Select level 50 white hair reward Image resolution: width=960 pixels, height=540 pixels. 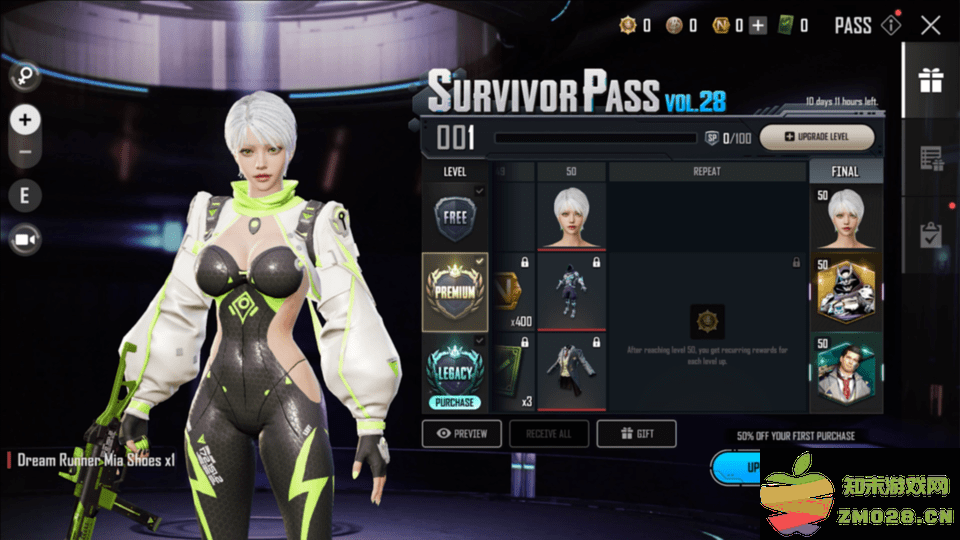coord(571,215)
